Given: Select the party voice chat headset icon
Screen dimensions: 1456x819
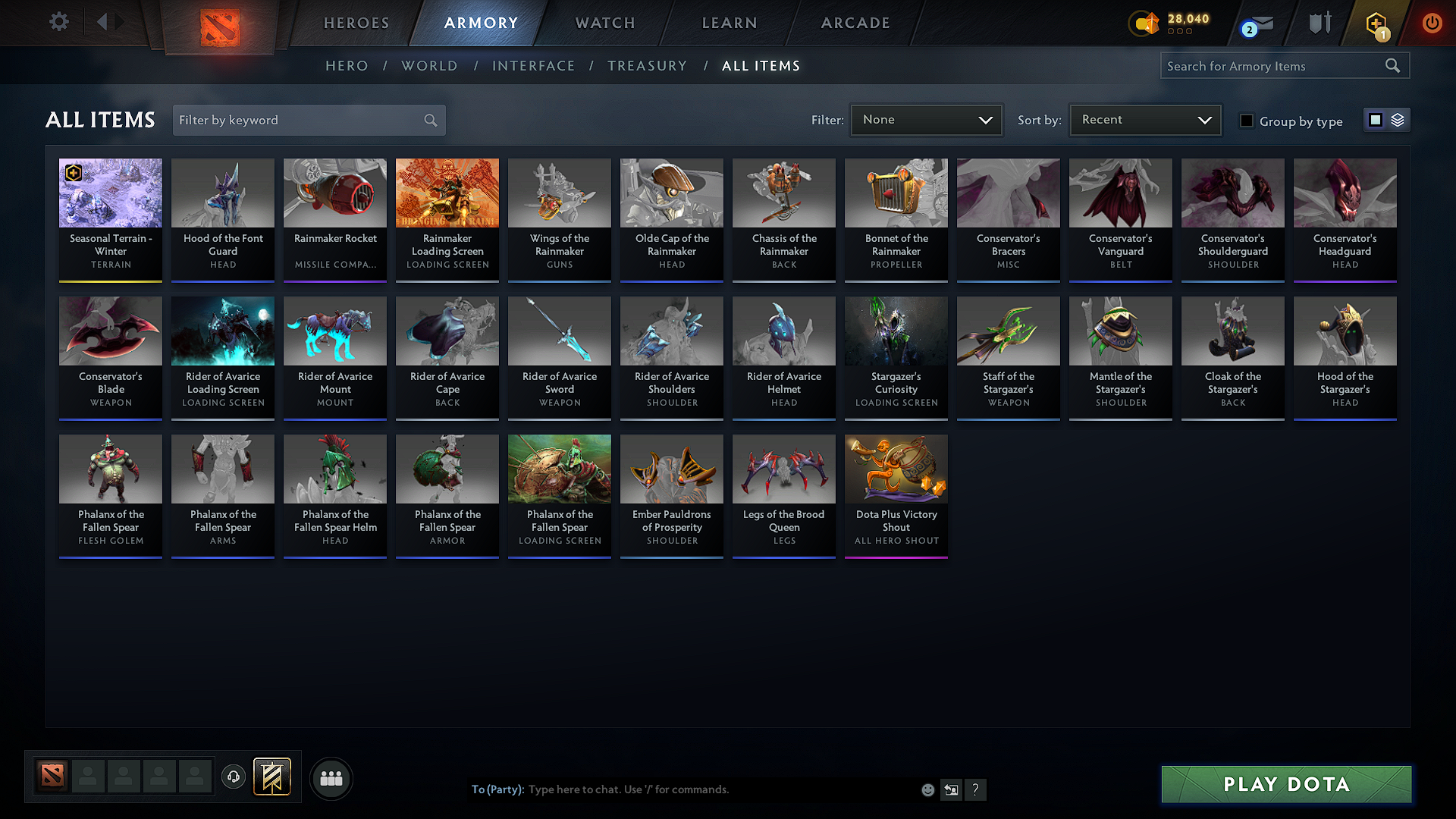Looking at the screenshot, I should (x=233, y=778).
